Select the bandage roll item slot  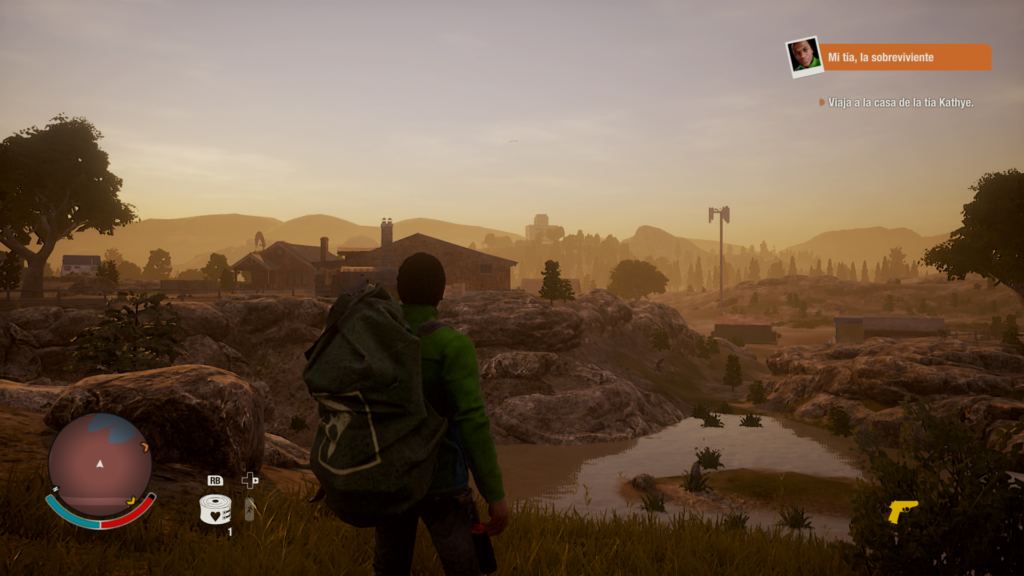pyautogui.click(x=215, y=510)
